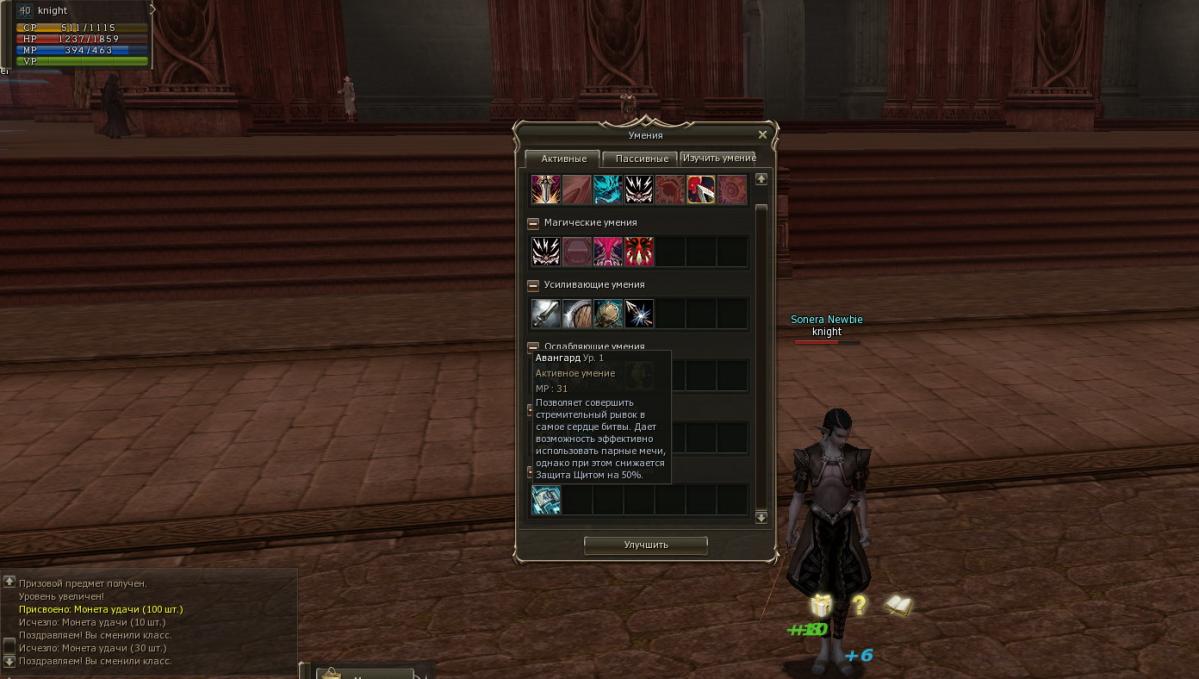Select the blue demon face skill icon
This screenshot has width=1199, height=679.
[x=607, y=189]
